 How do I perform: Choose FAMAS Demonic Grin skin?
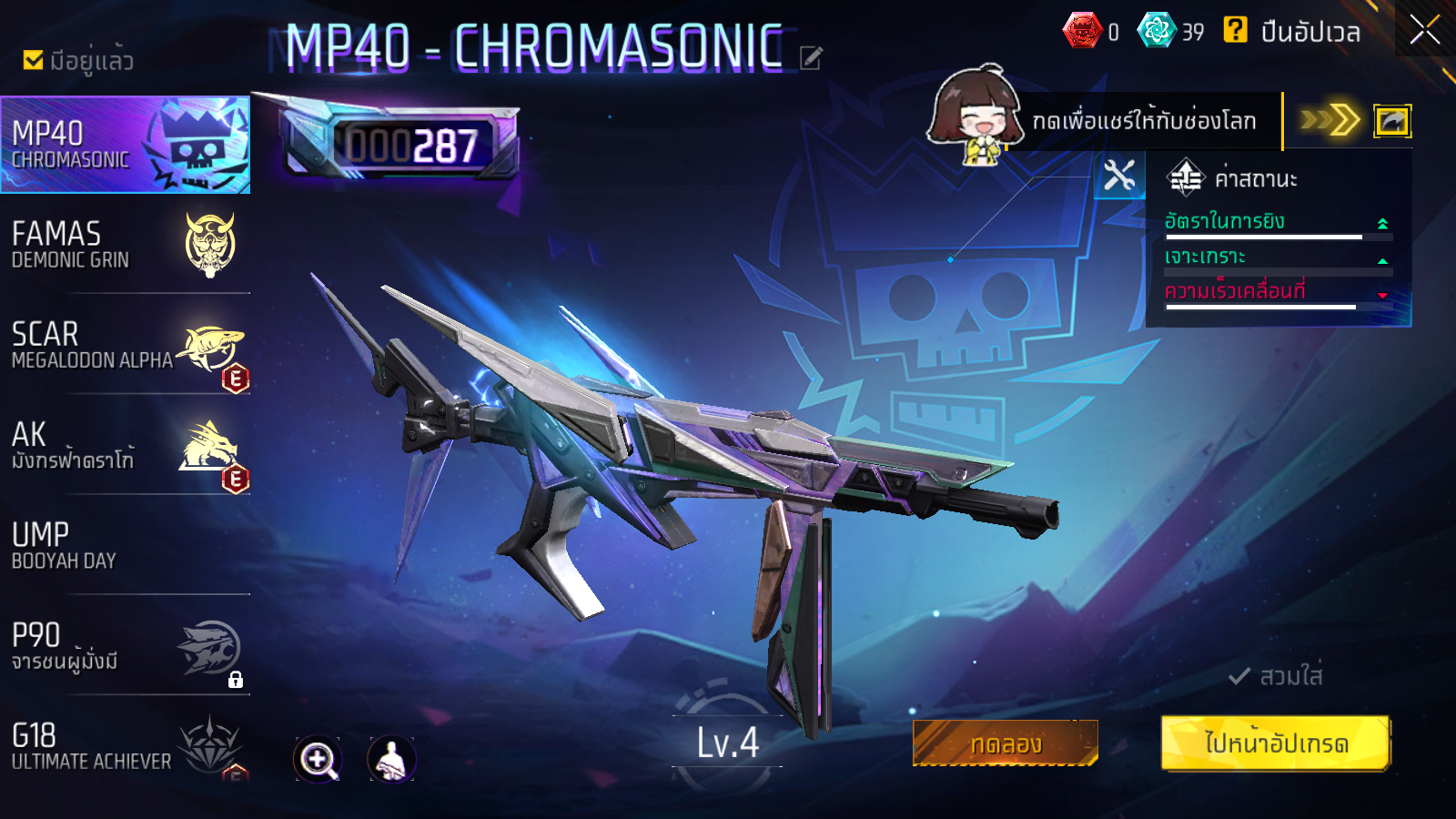126,246
